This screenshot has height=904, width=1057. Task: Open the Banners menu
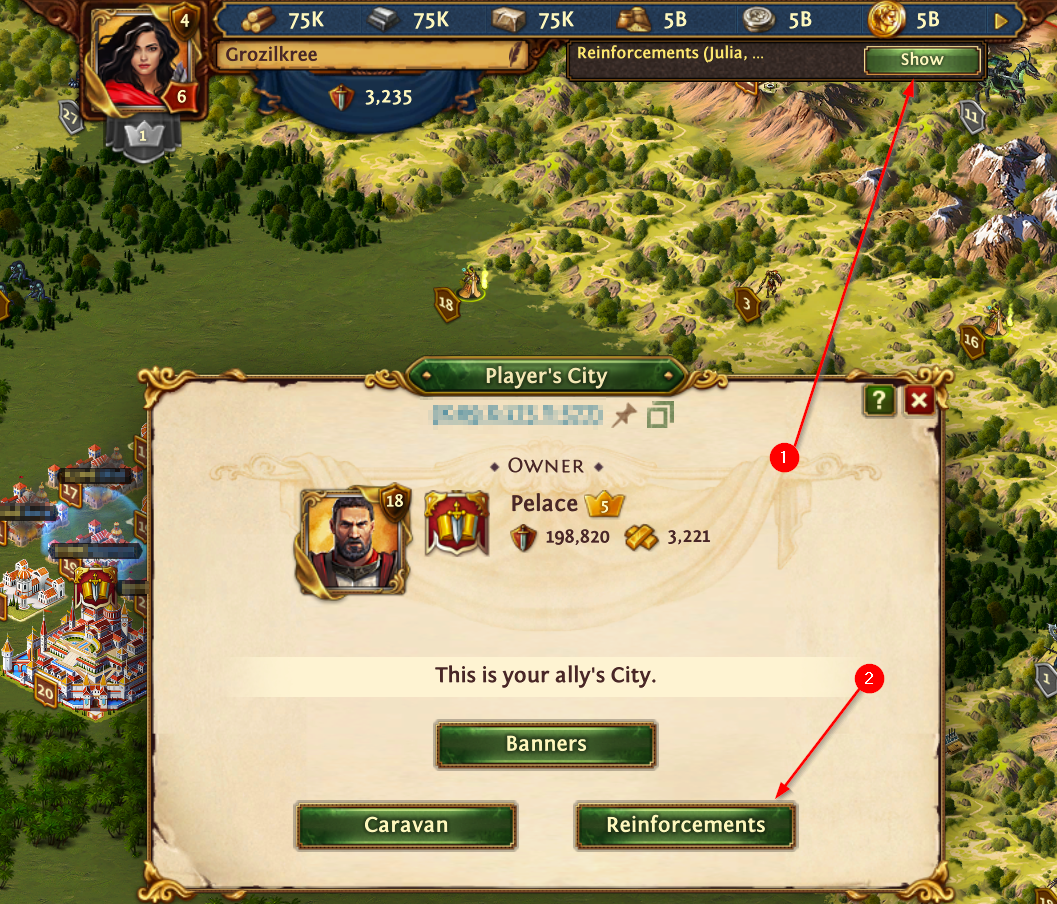pyautogui.click(x=546, y=744)
